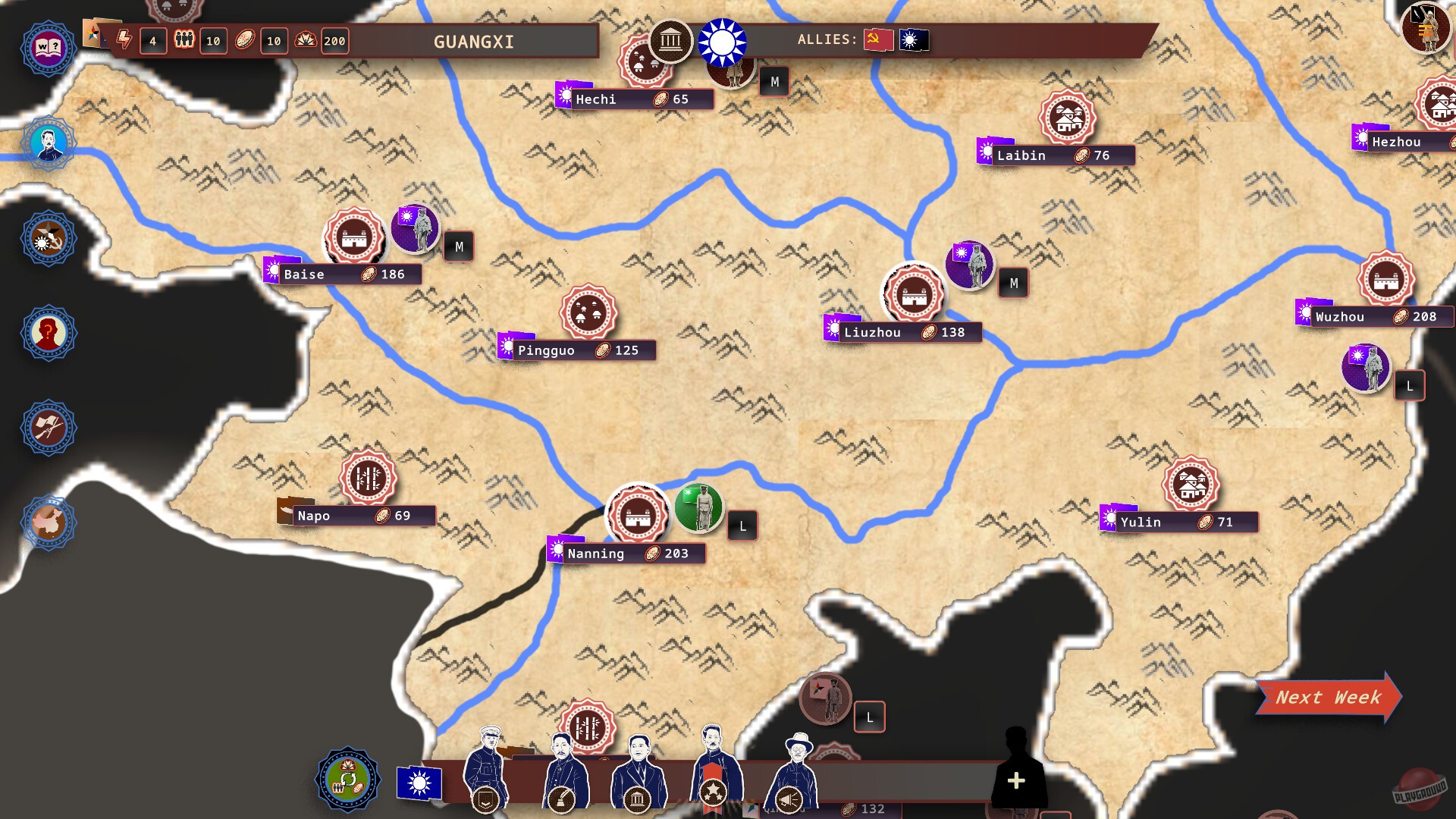Click the lightning energy counter in the top bar
1456x819 pixels.
pyautogui.click(x=126, y=41)
